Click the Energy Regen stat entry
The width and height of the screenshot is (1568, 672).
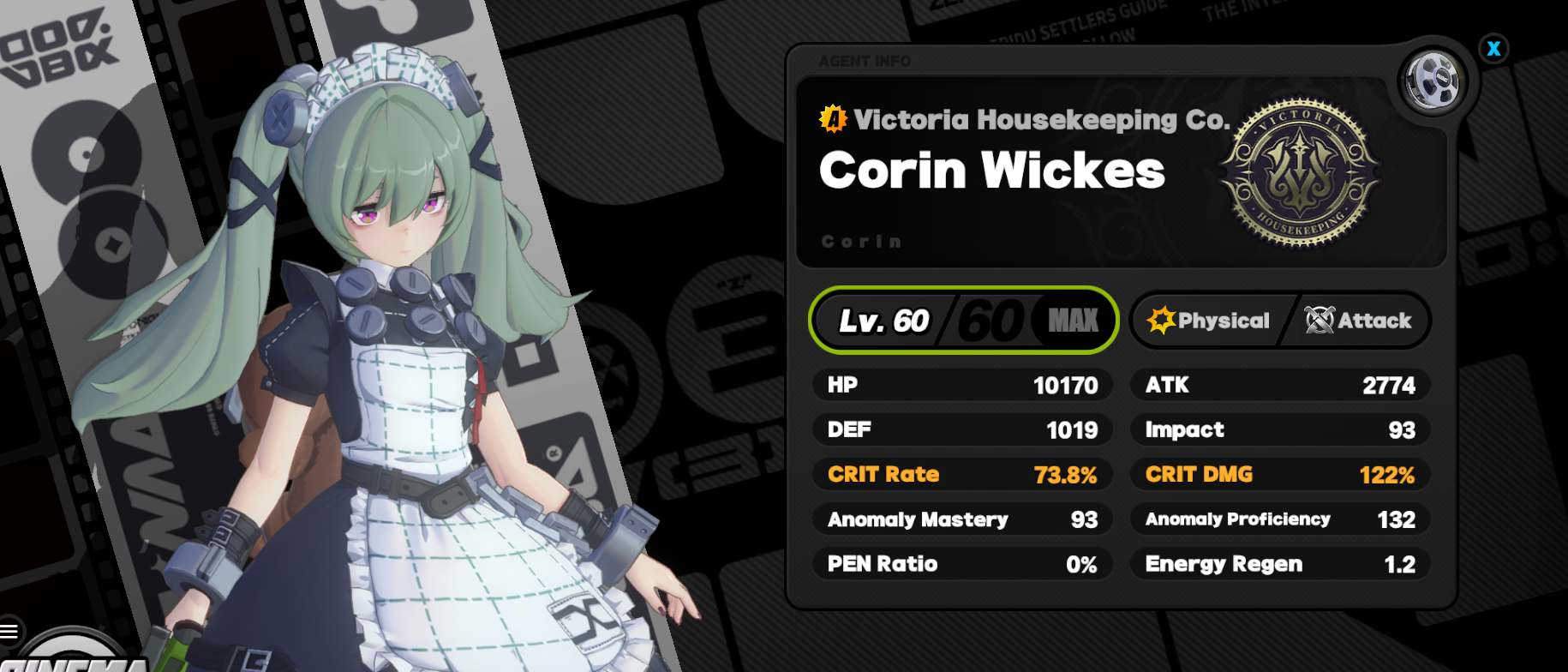pyautogui.click(x=1278, y=563)
